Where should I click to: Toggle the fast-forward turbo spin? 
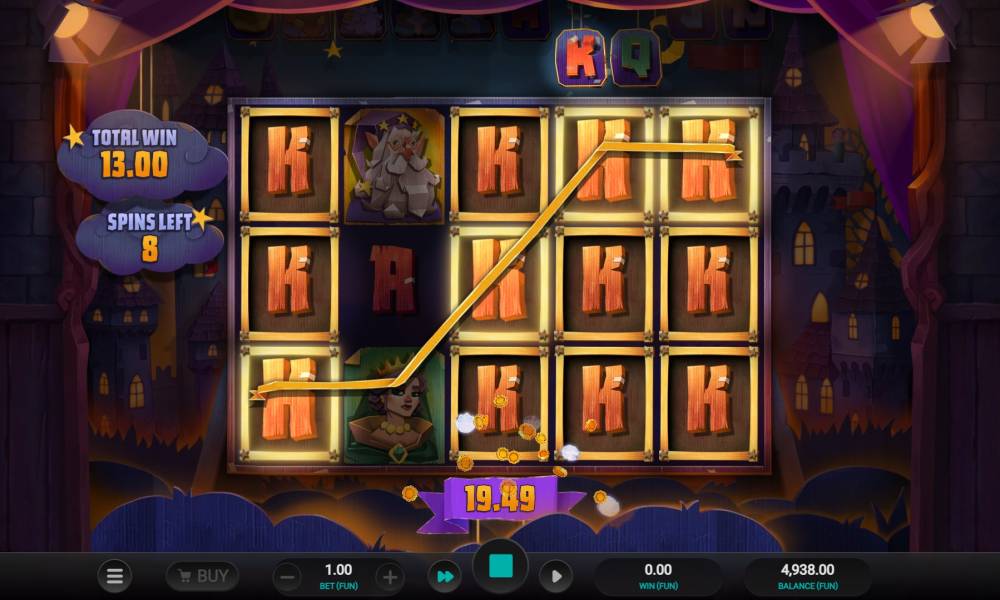tap(443, 577)
